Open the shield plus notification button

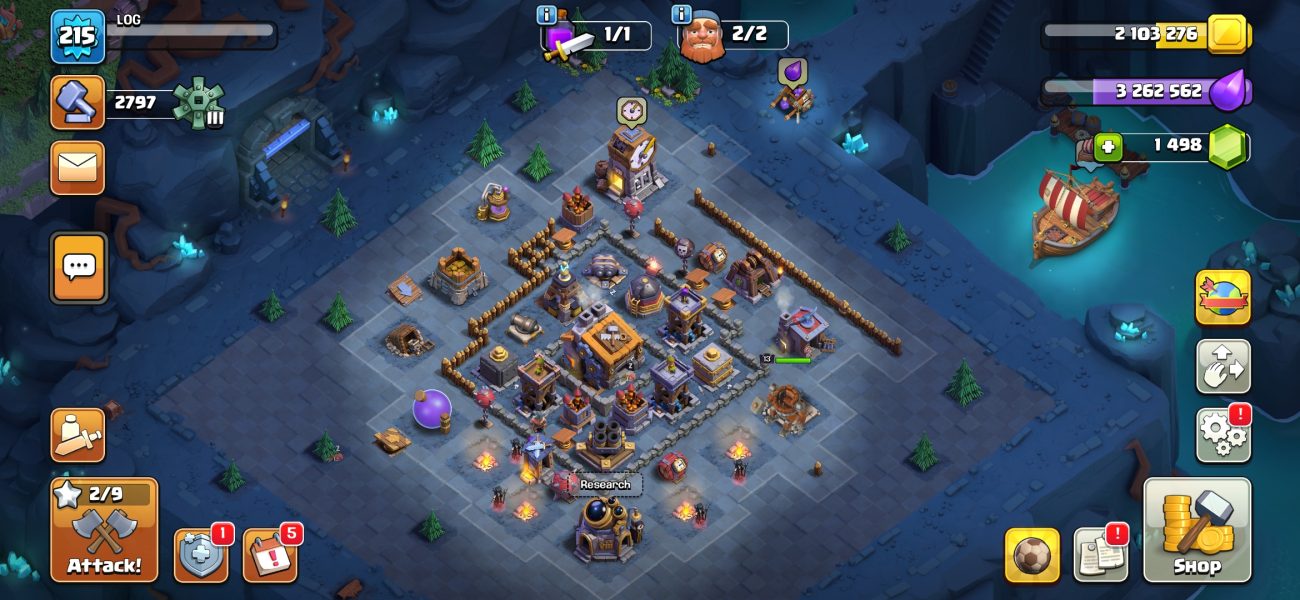(200, 555)
